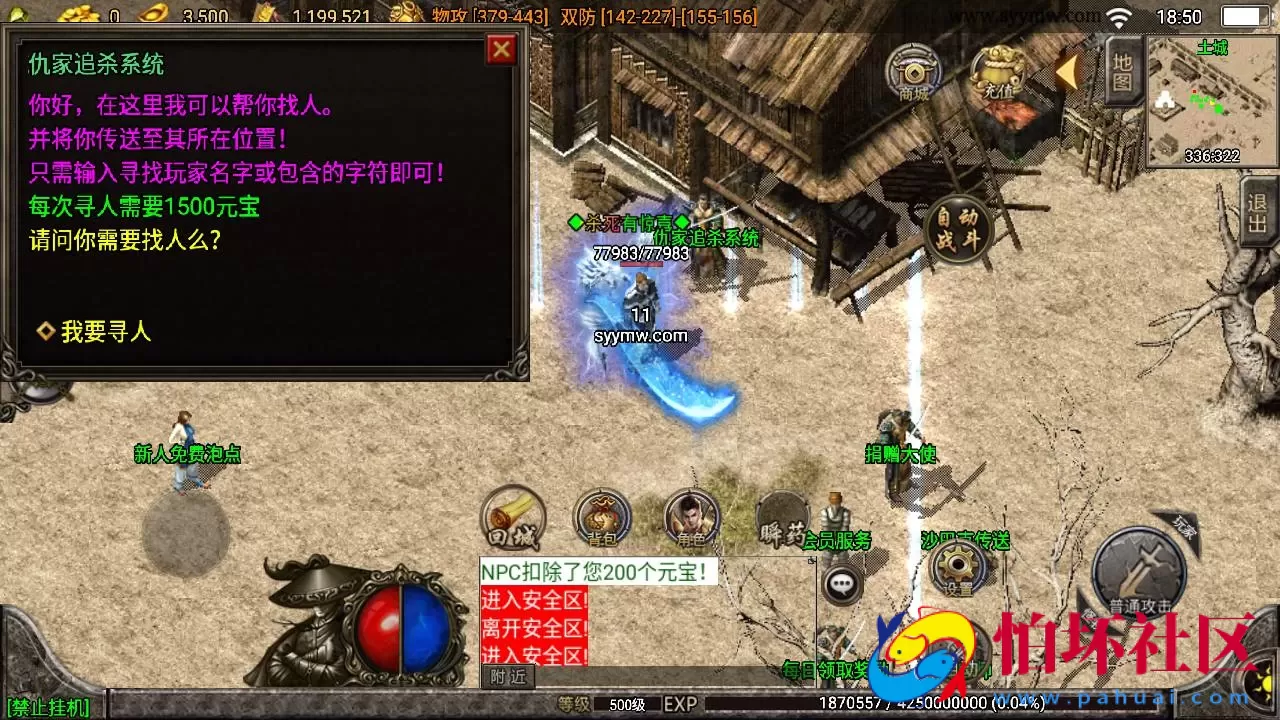Open the 背包 backpack icon
This screenshot has width=1280, height=720.
[600, 517]
